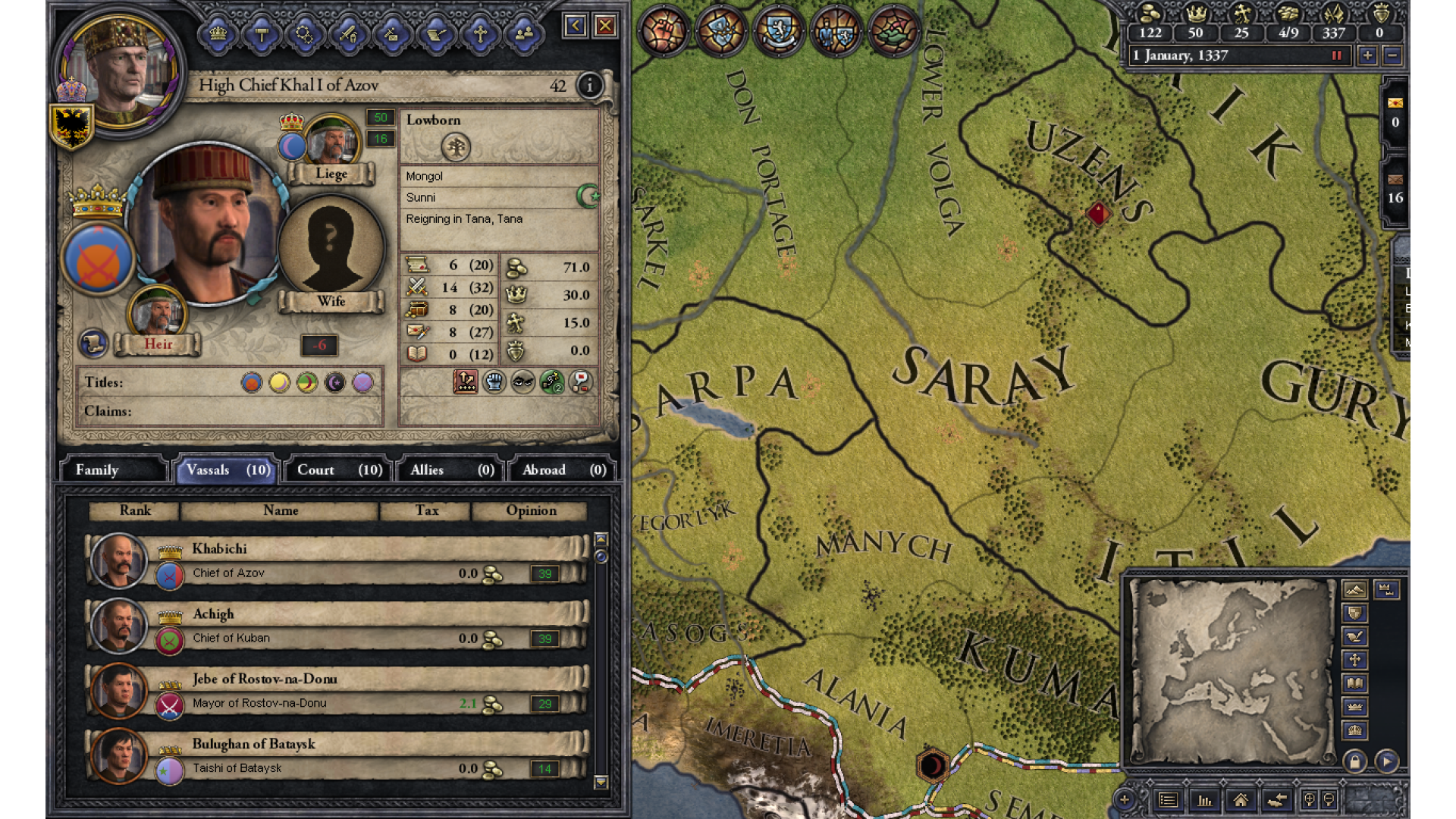
Task: Decrease game speed with minus button
Action: (x=1392, y=55)
